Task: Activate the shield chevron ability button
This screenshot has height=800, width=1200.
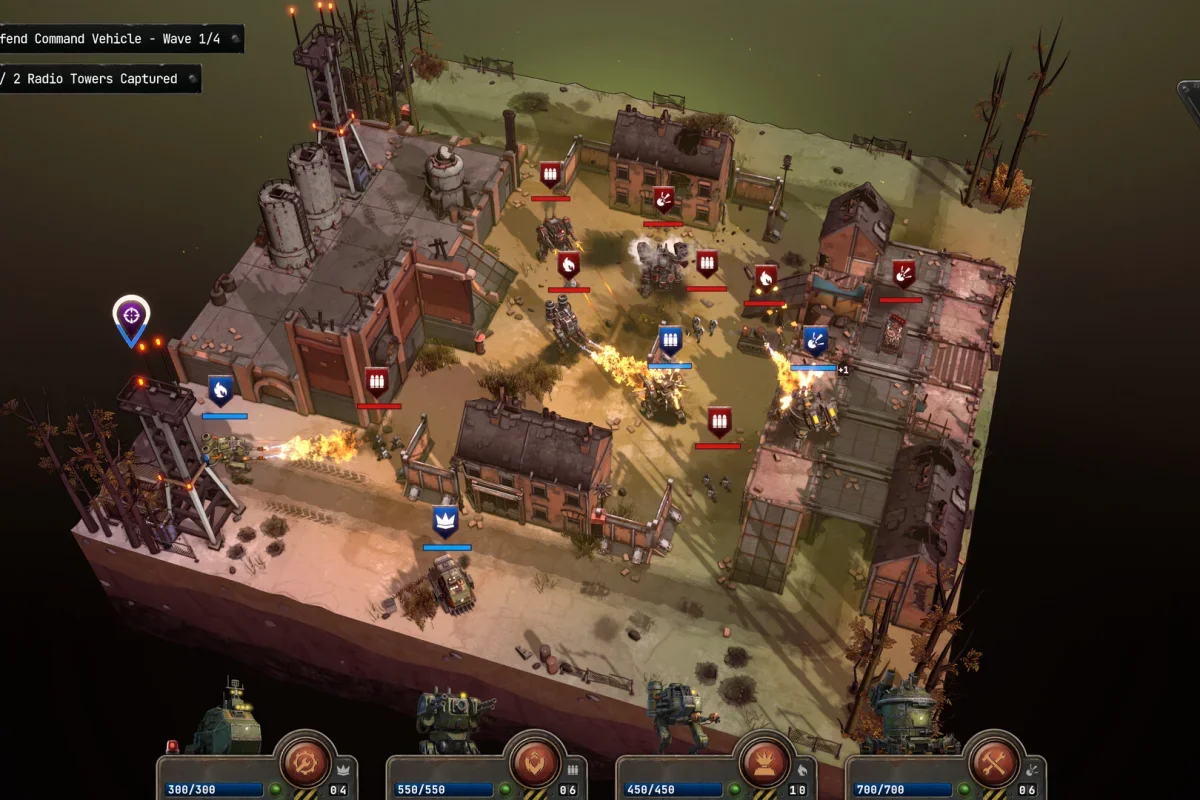Action: [x=535, y=764]
